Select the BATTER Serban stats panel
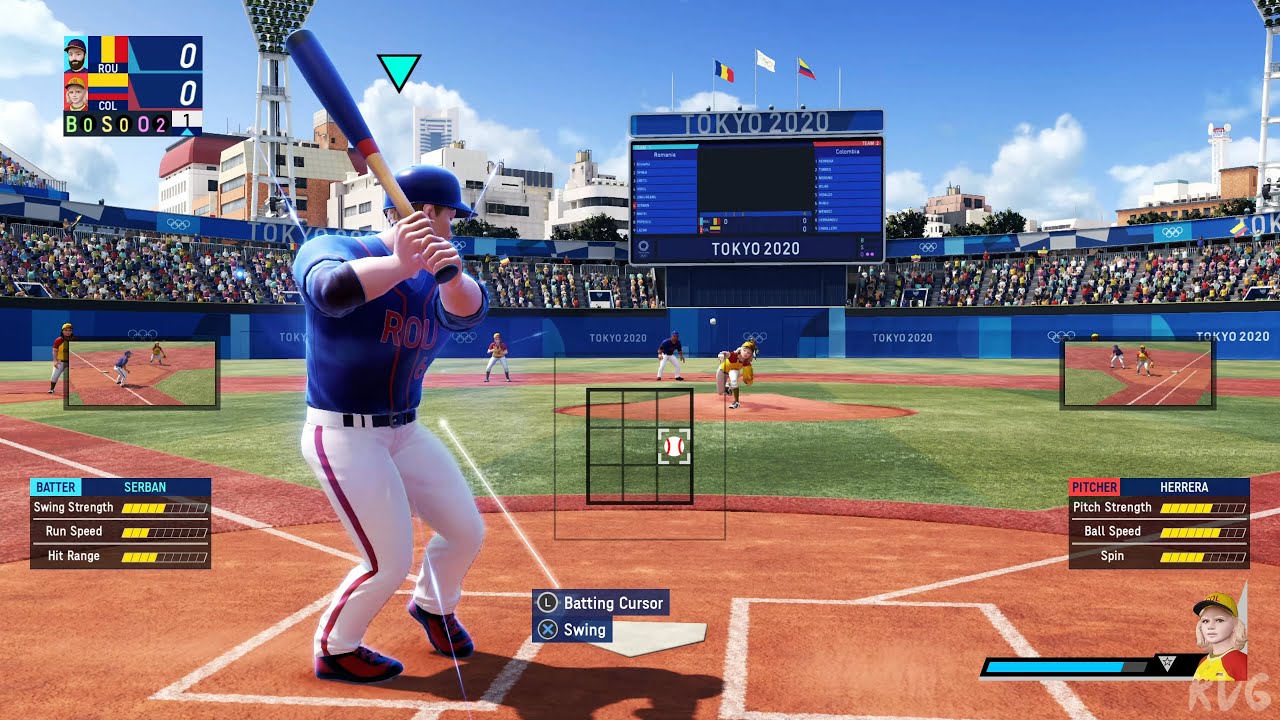 tap(120, 523)
